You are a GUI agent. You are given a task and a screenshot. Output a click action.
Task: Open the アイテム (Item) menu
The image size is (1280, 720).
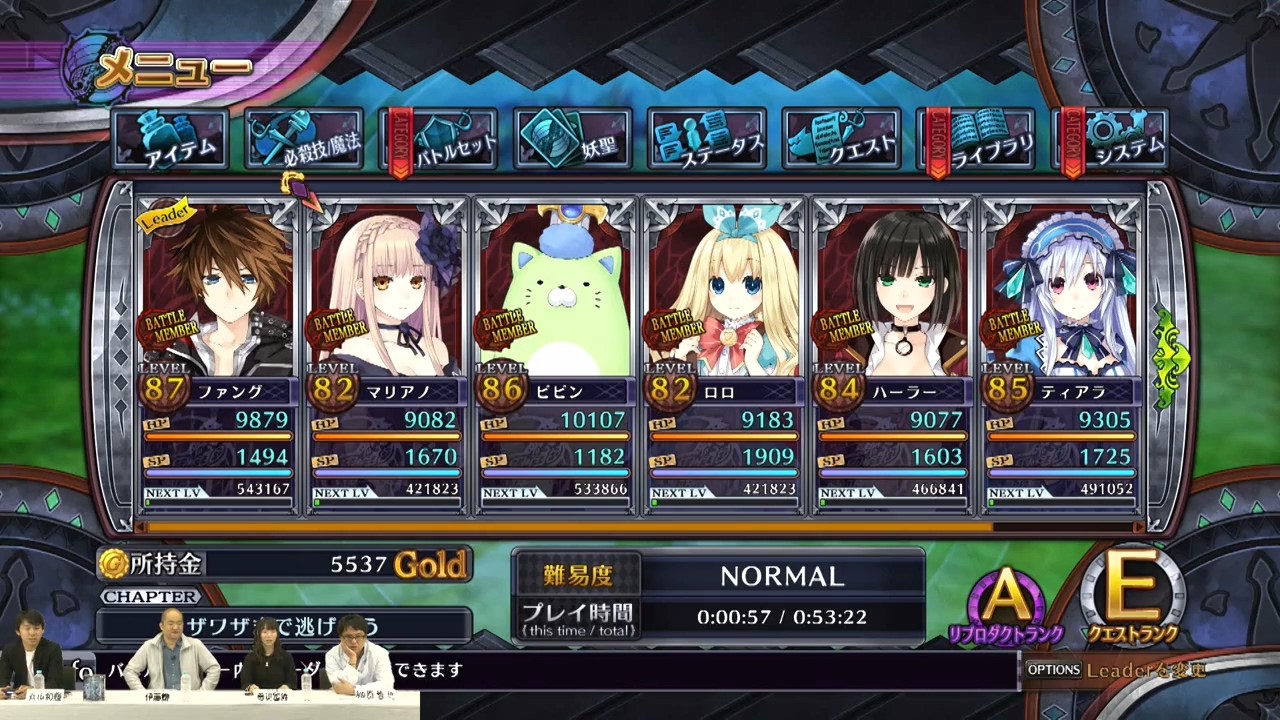[171, 139]
